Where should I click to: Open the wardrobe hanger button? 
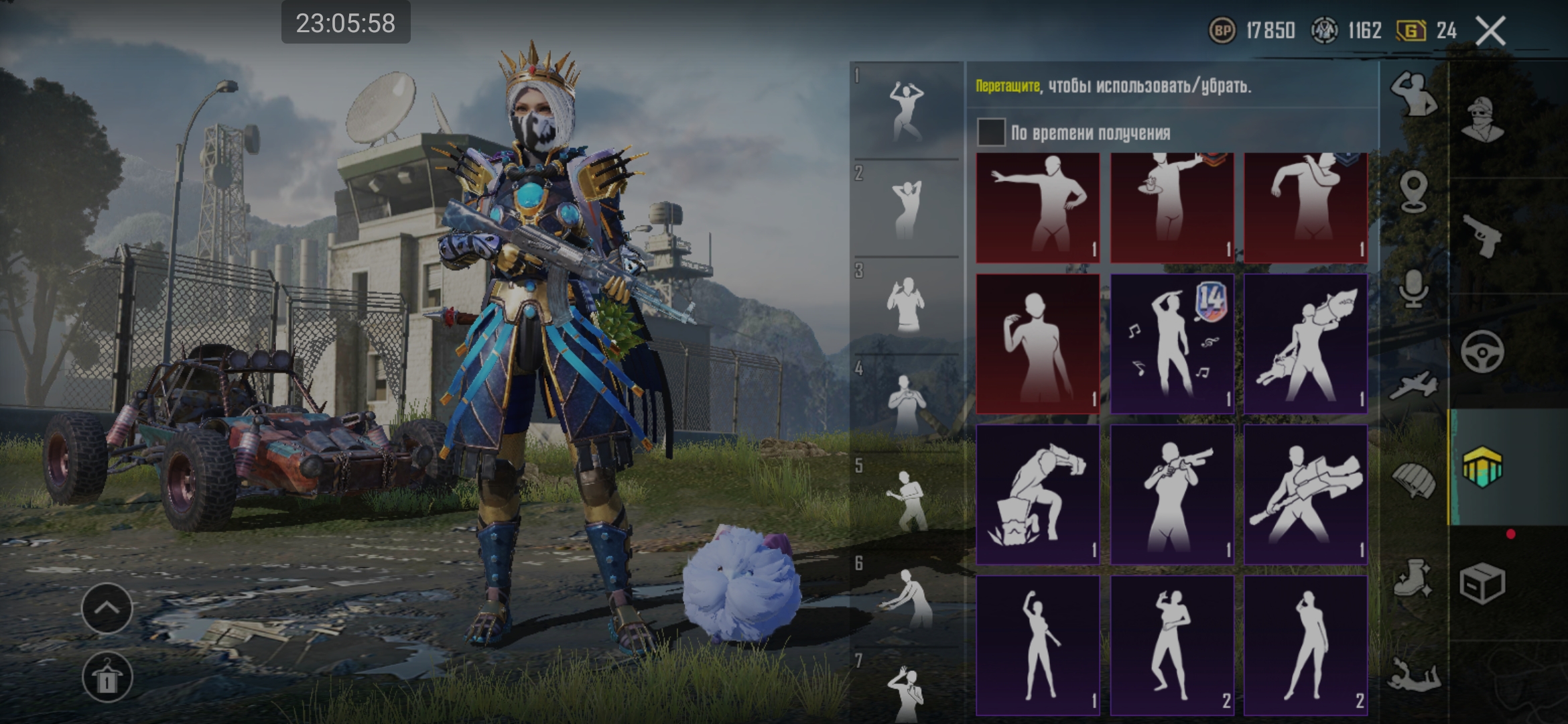tap(107, 677)
